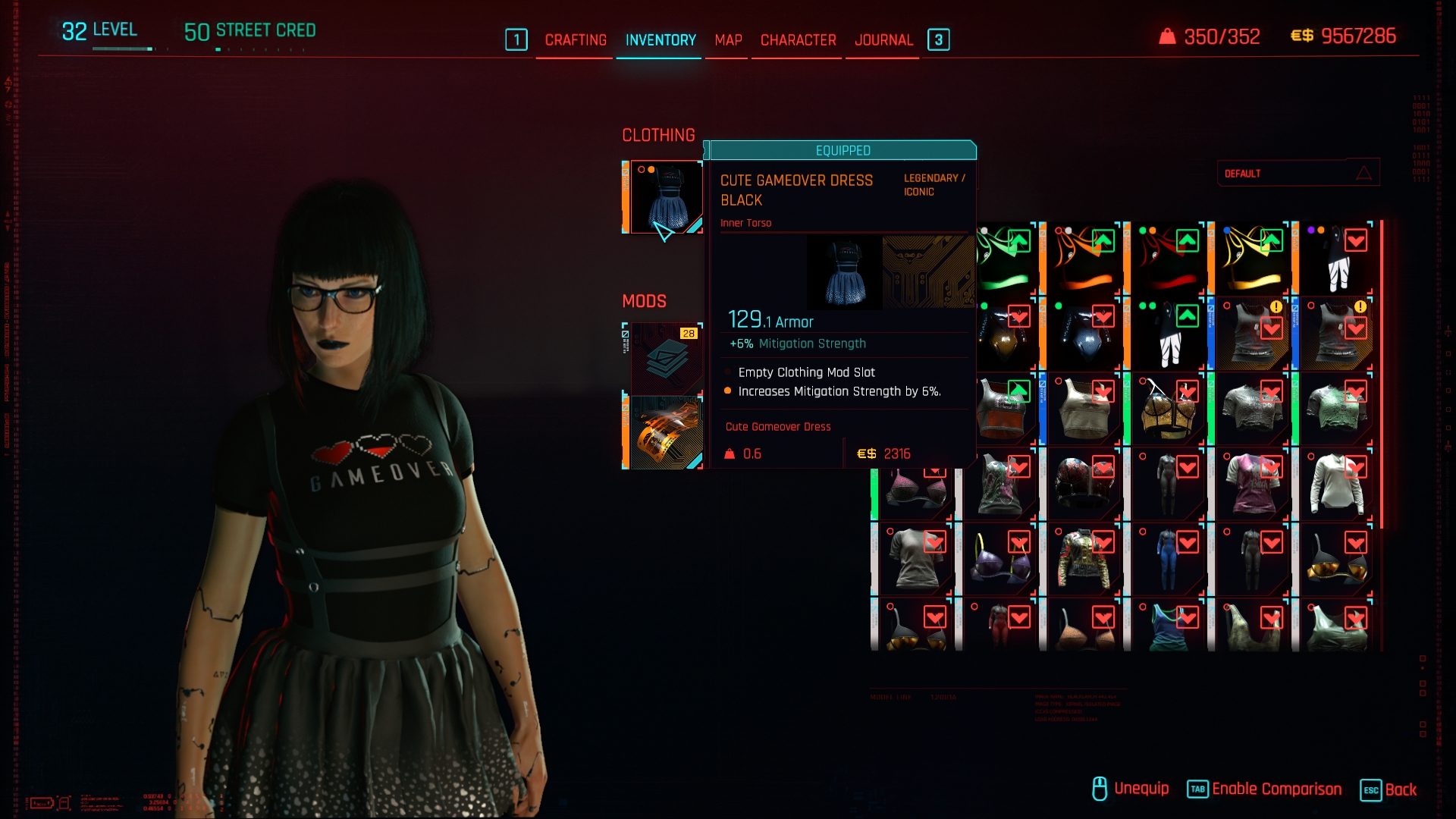This screenshot has width=1456, height=819.
Task: Open the Default sorting dropdown
Action: [1298, 174]
